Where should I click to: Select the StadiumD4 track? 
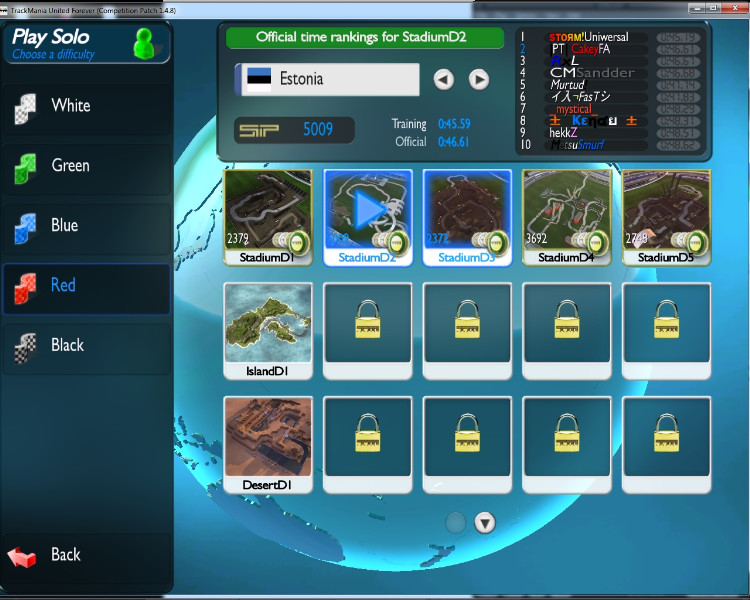click(x=567, y=215)
